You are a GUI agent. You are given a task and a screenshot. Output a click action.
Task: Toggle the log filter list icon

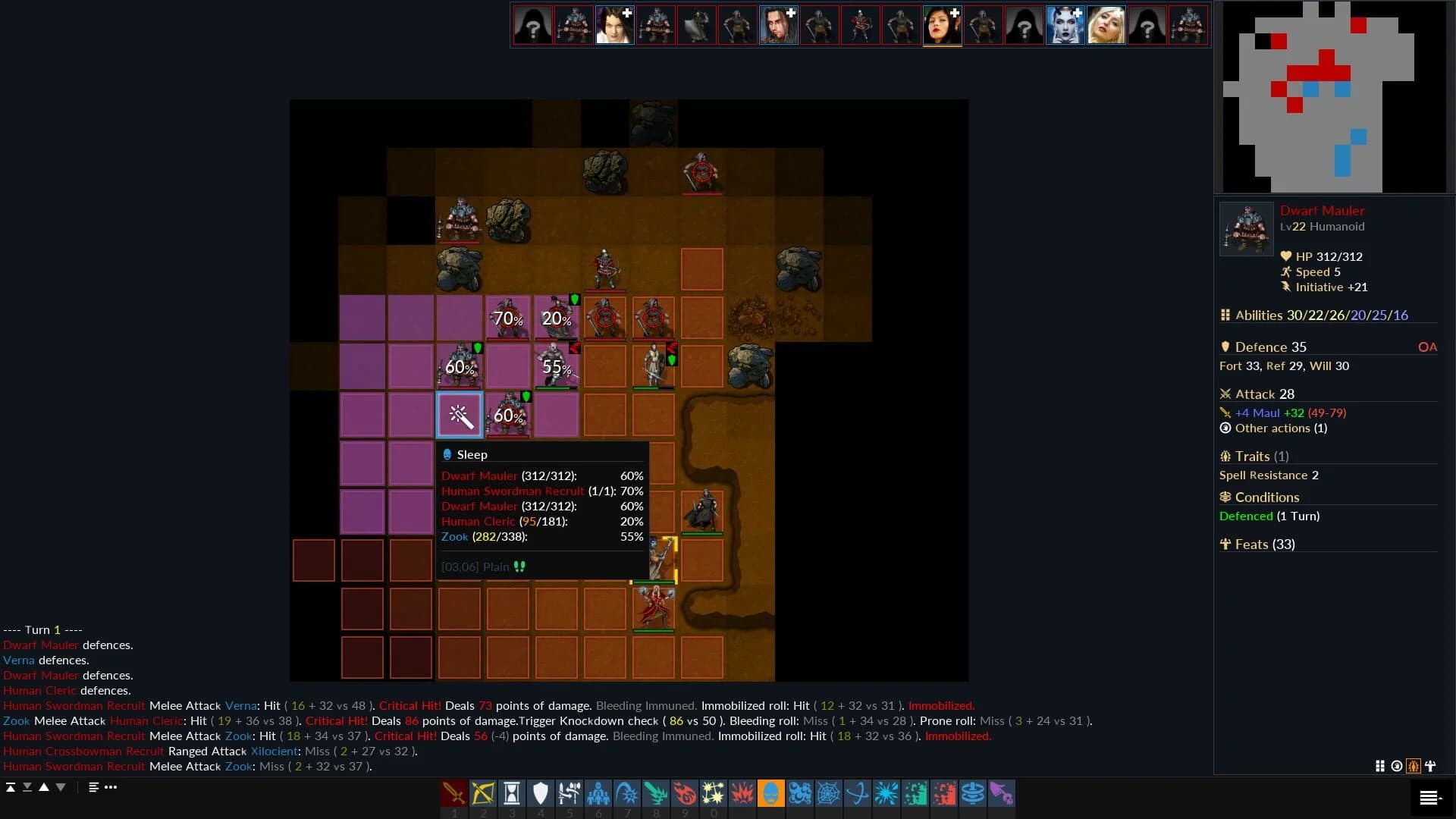click(x=93, y=787)
